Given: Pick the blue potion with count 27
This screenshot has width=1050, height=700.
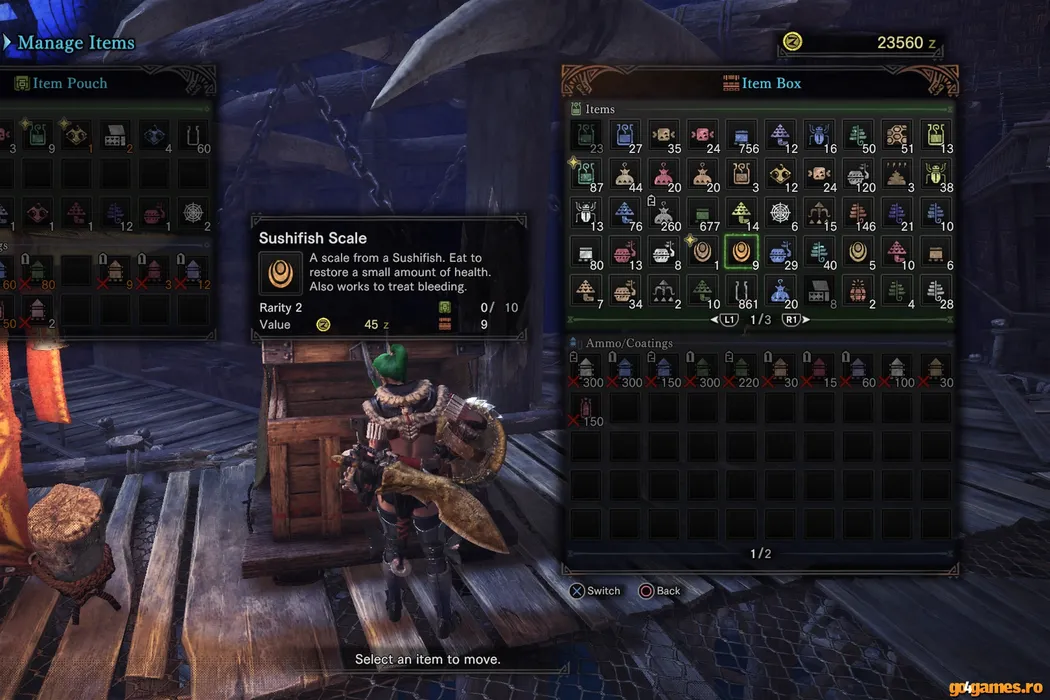Looking at the screenshot, I should point(625,136).
